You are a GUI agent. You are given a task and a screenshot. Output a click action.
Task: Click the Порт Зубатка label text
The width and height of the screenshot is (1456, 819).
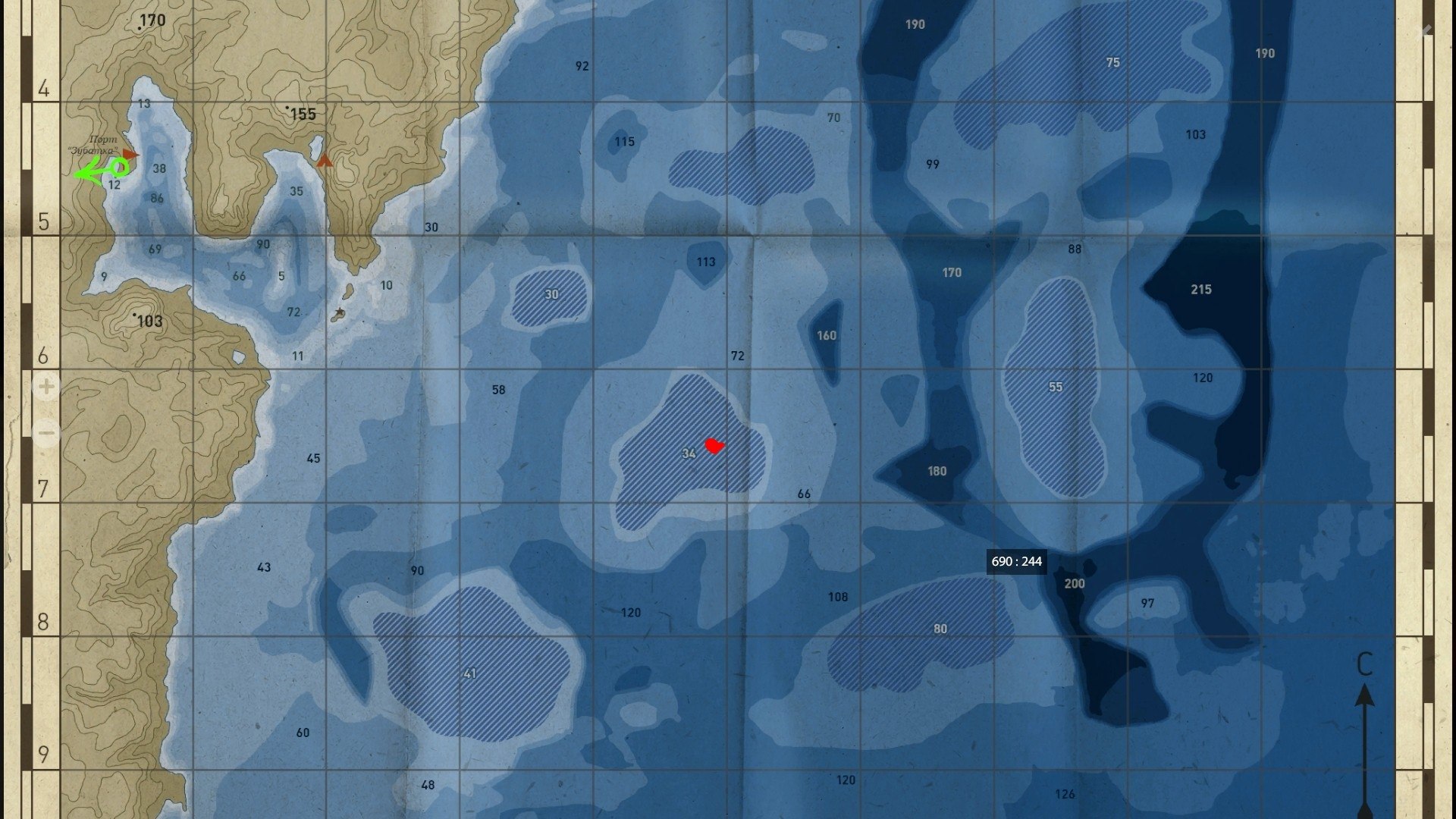(97, 146)
